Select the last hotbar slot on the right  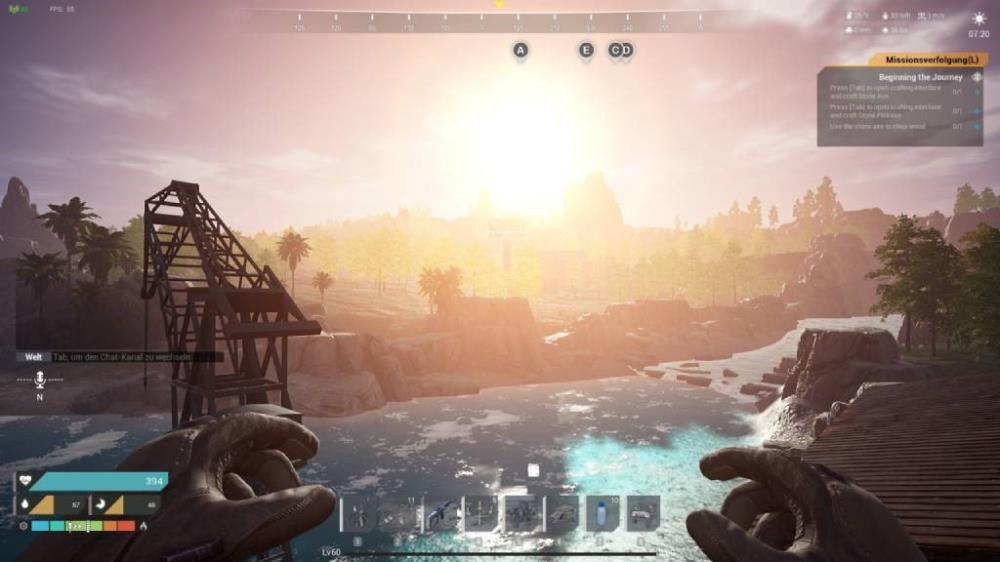(x=643, y=514)
